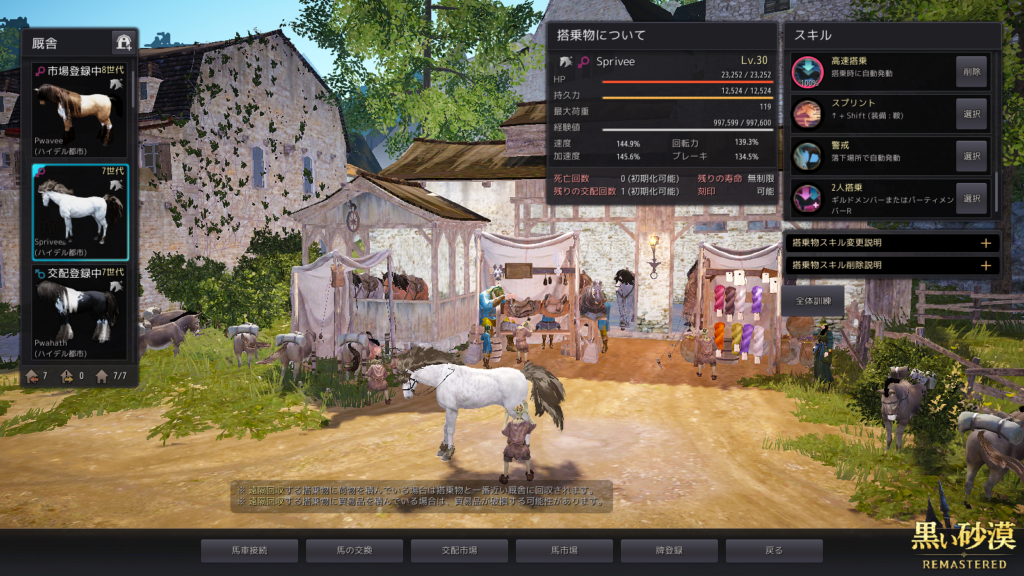Open the 馬の交換 menu
The height and width of the screenshot is (576, 1024).
point(354,550)
